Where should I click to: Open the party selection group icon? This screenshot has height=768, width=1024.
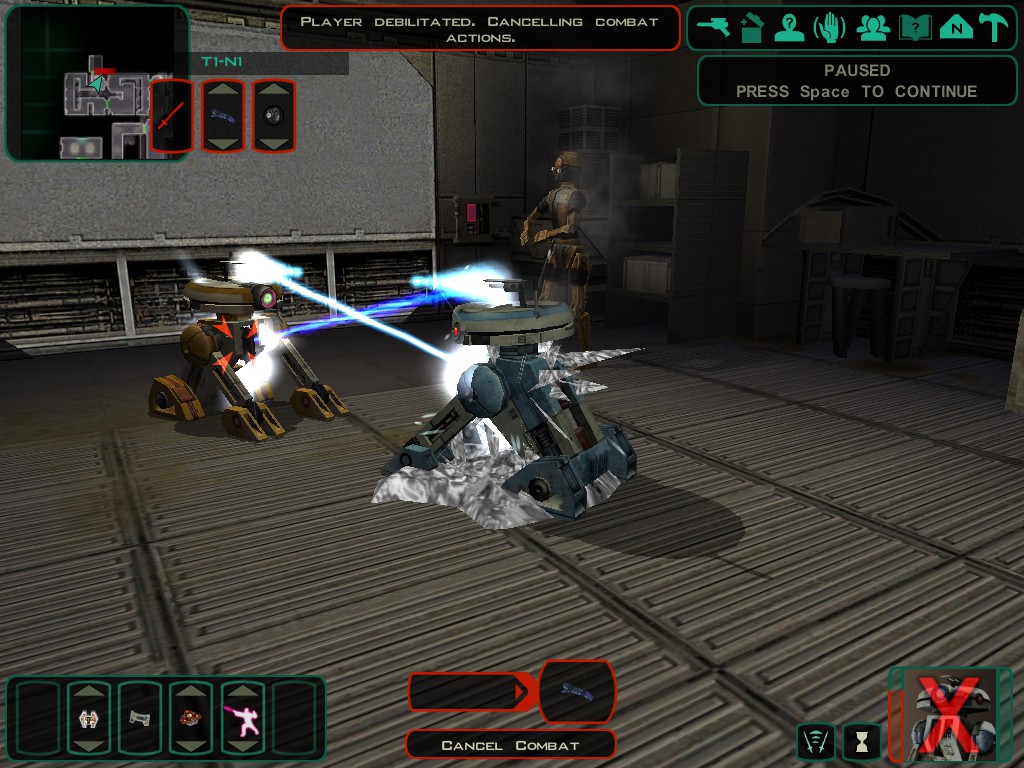(873, 27)
